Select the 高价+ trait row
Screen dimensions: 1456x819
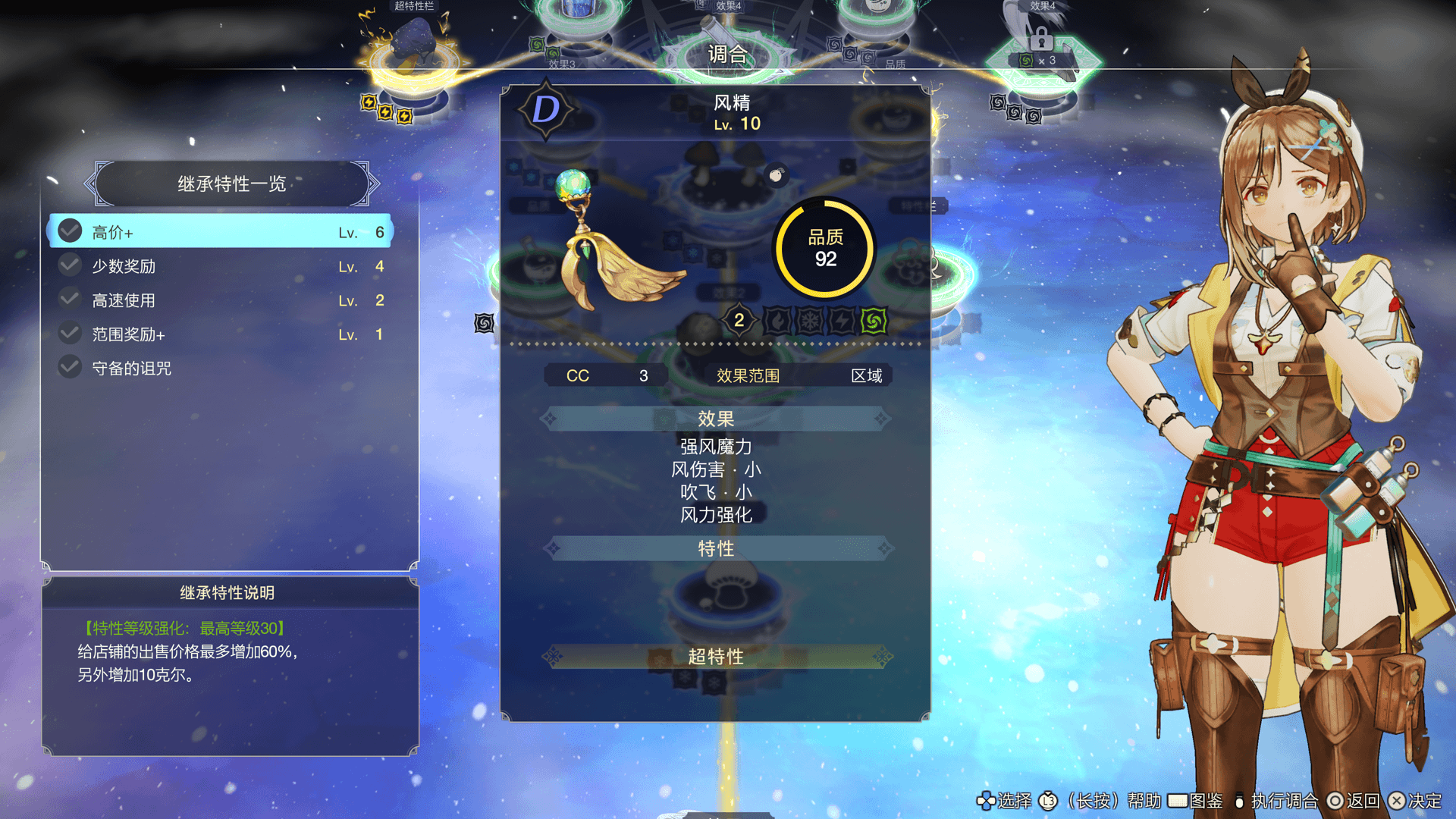click(220, 231)
